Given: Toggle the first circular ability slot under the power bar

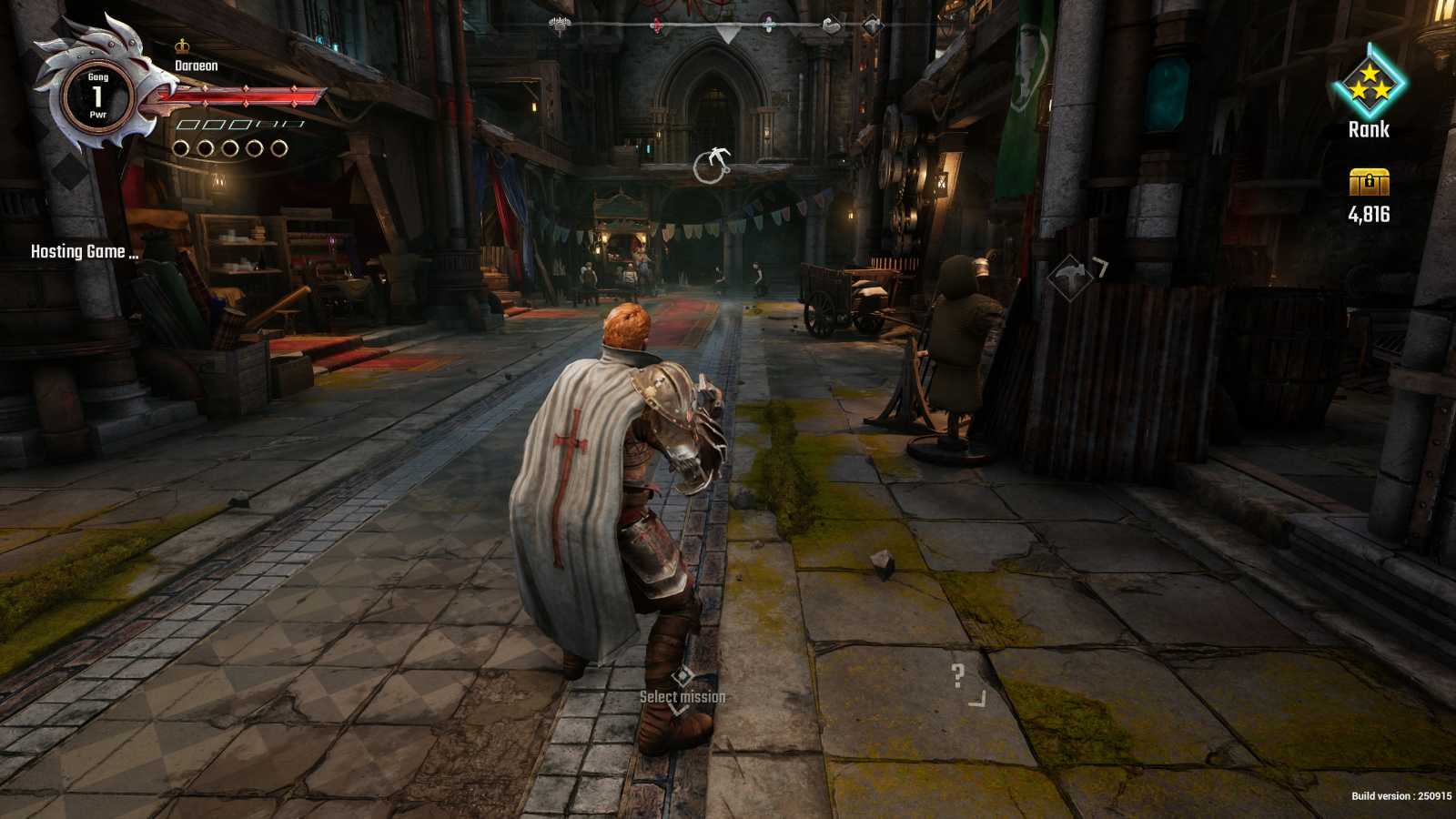Looking at the screenshot, I should (x=182, y=147).
